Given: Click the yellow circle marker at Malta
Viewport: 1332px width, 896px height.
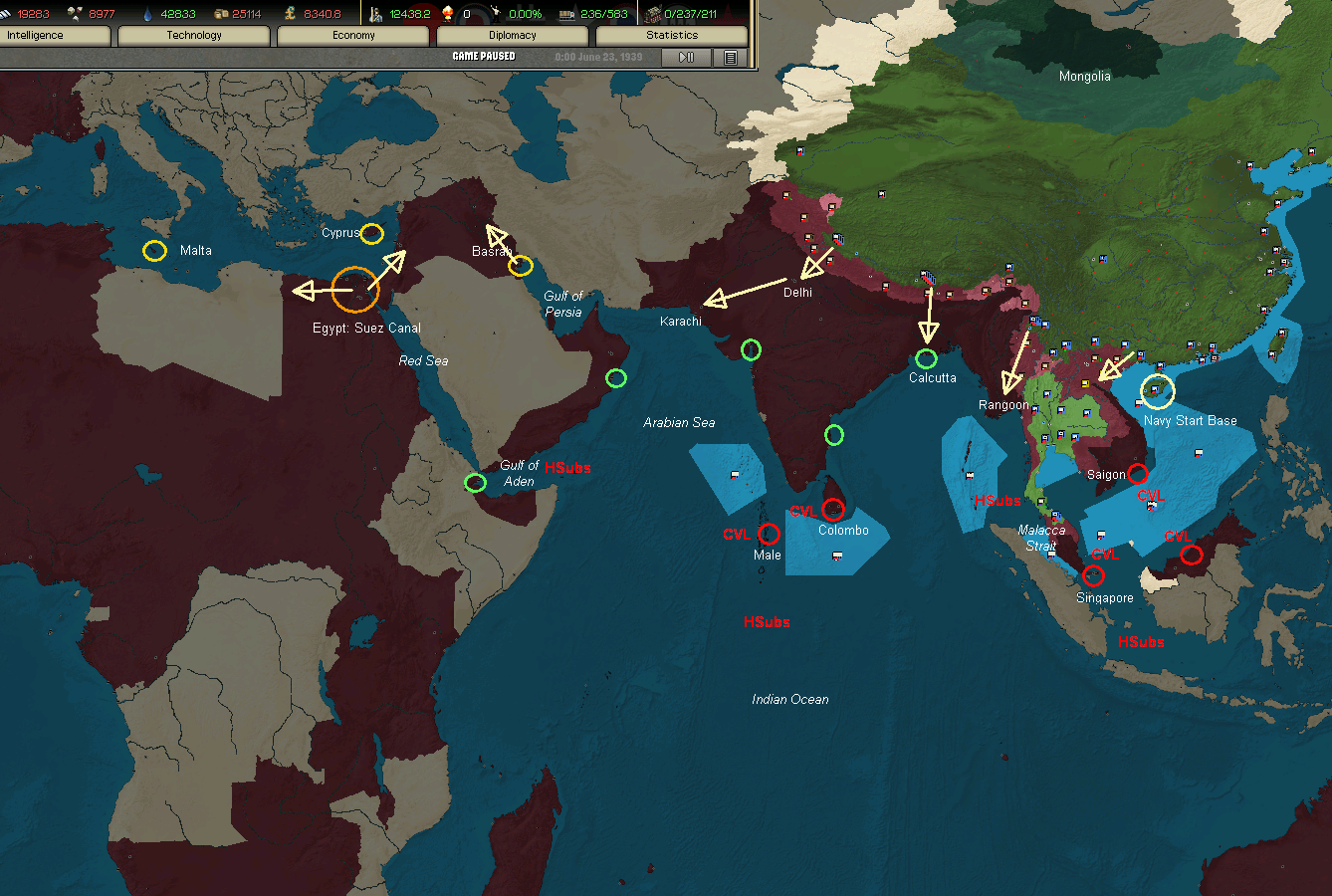Looking at the screenshot, I should click(x=153, y=250).
